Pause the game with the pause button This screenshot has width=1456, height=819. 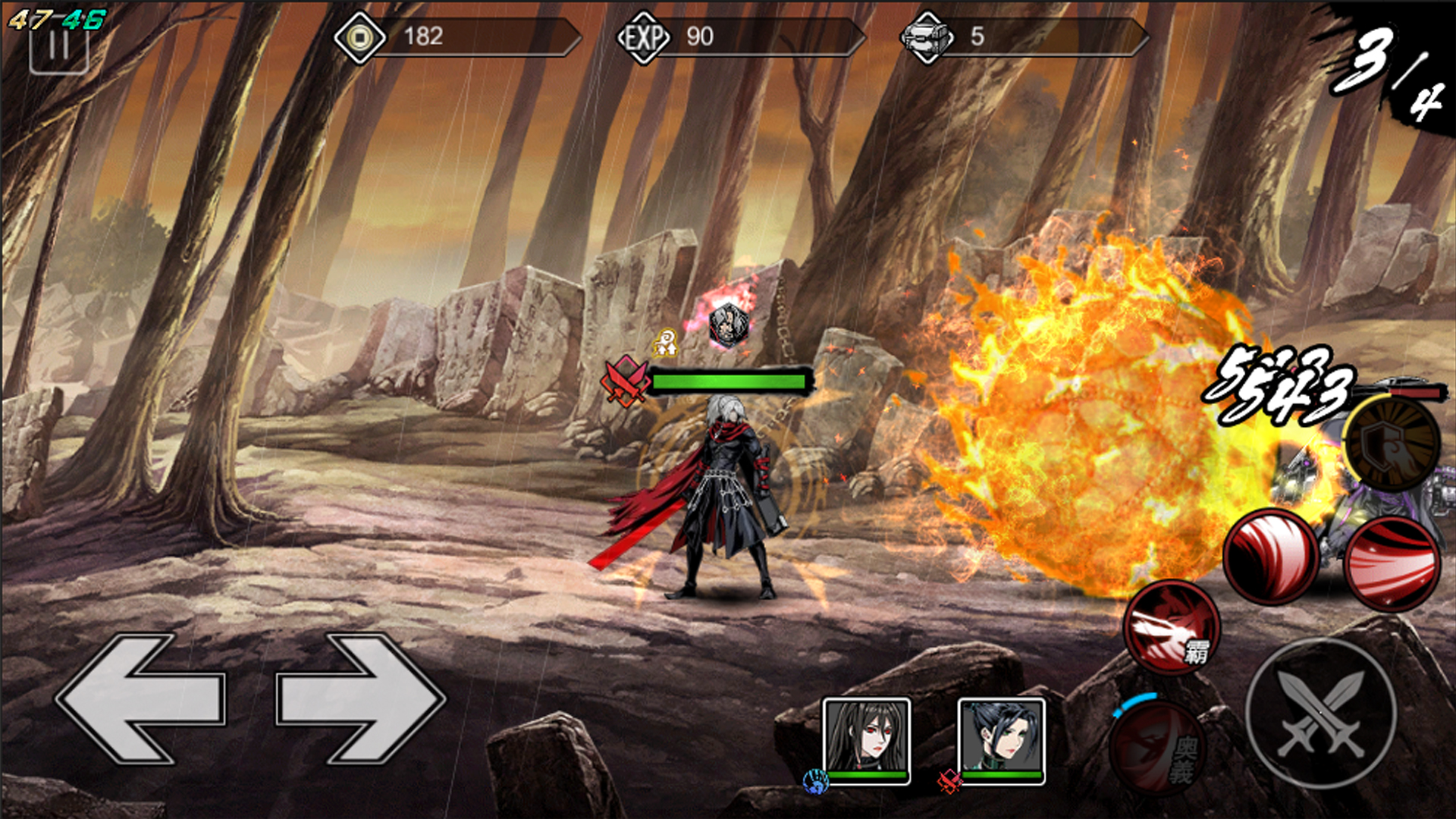[58, 47]
